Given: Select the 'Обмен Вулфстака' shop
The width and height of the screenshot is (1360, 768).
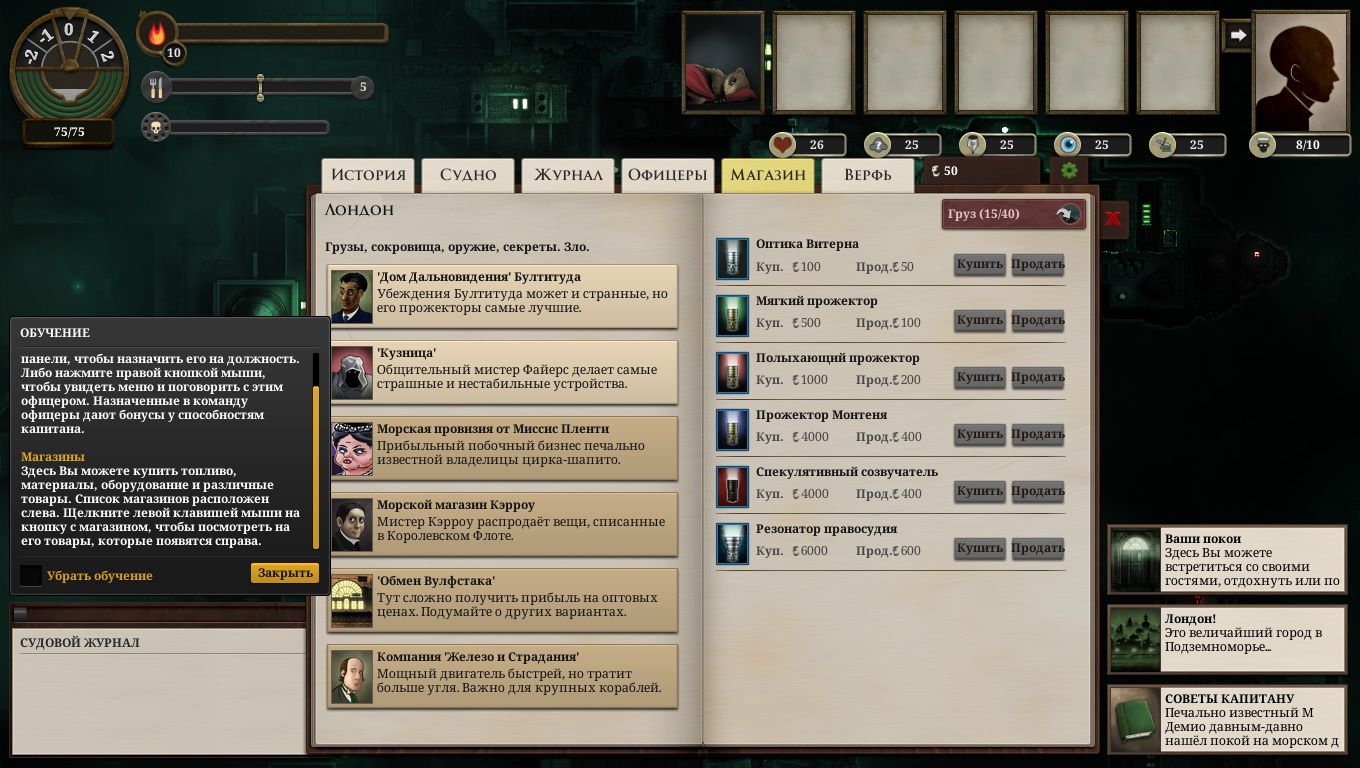Looking at the screenshot, I should pos(503,600).
